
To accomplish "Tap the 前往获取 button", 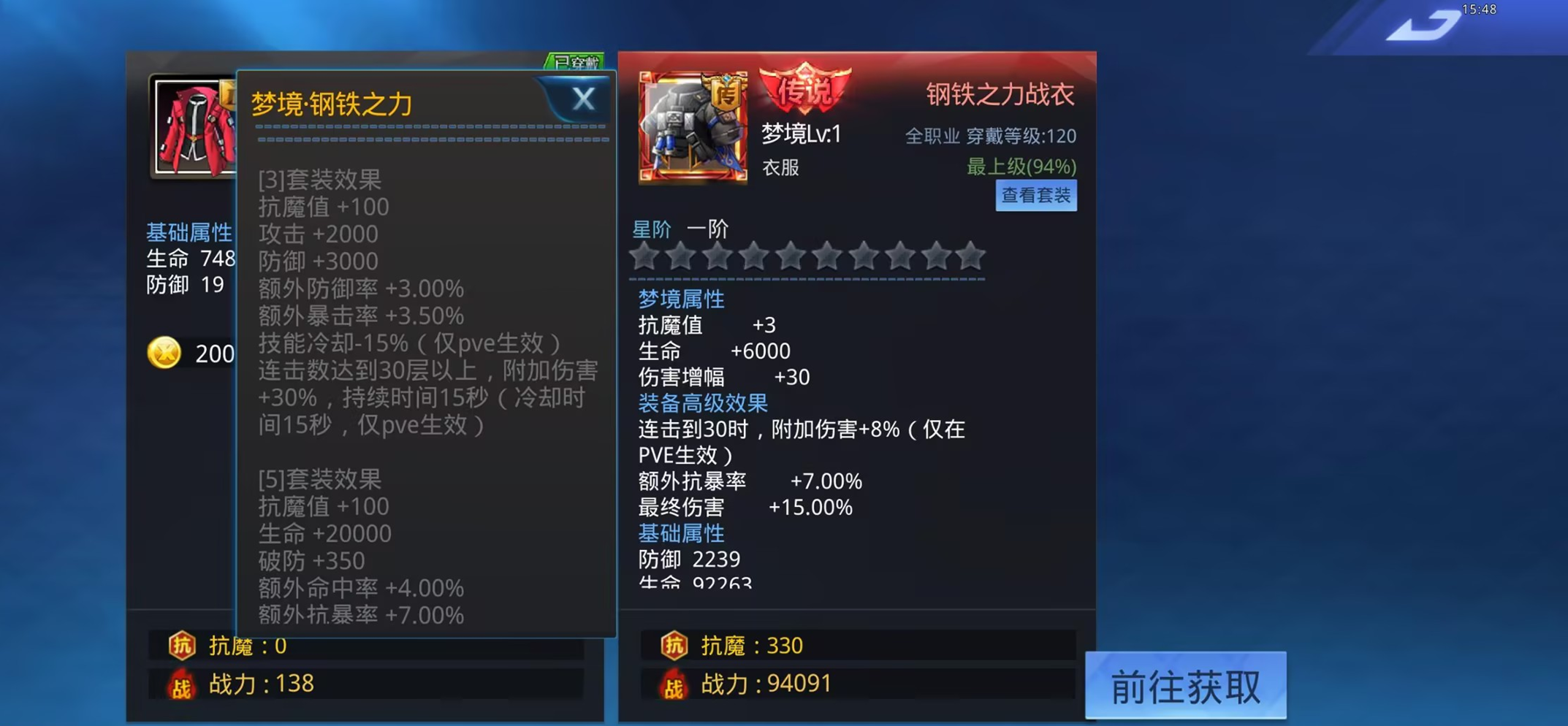I will tap(1185, 685).
